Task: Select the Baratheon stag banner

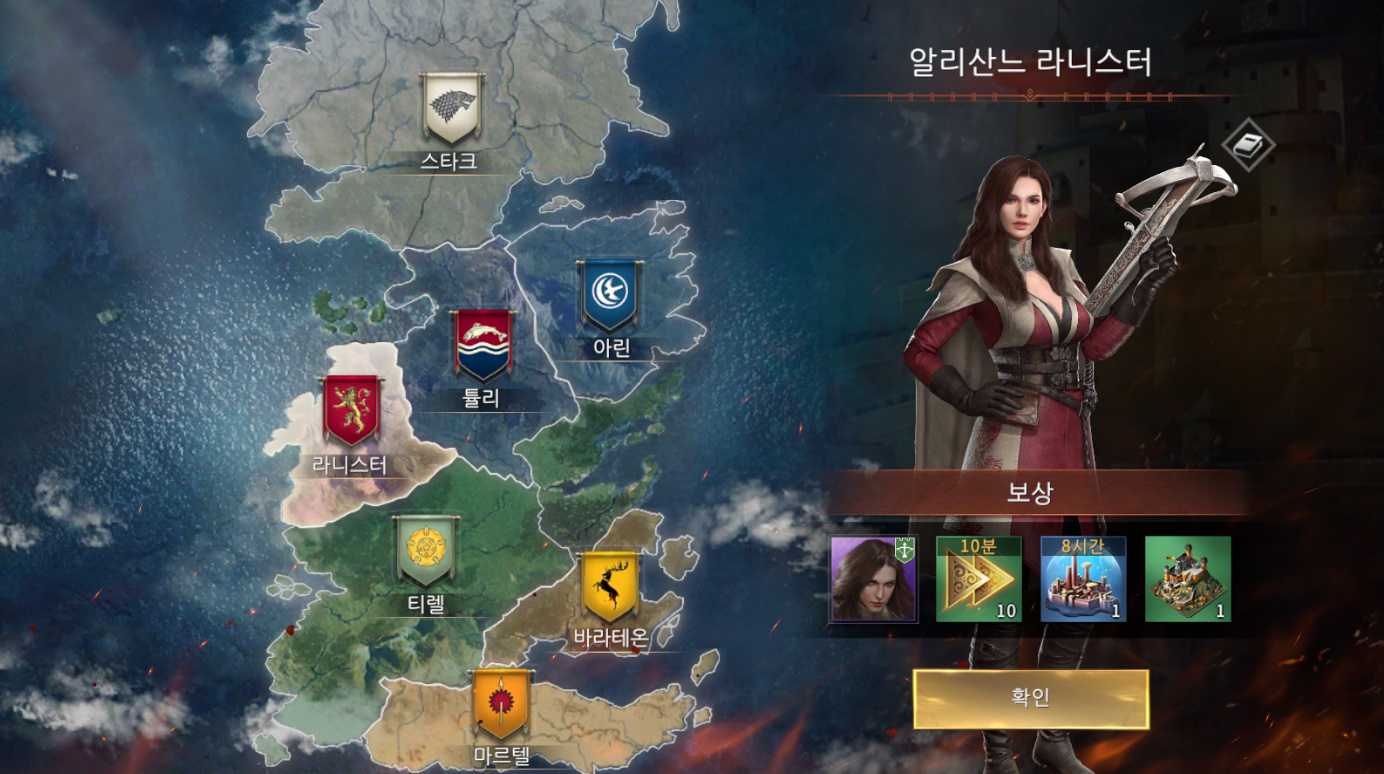Action: click(x=609, y=587)
